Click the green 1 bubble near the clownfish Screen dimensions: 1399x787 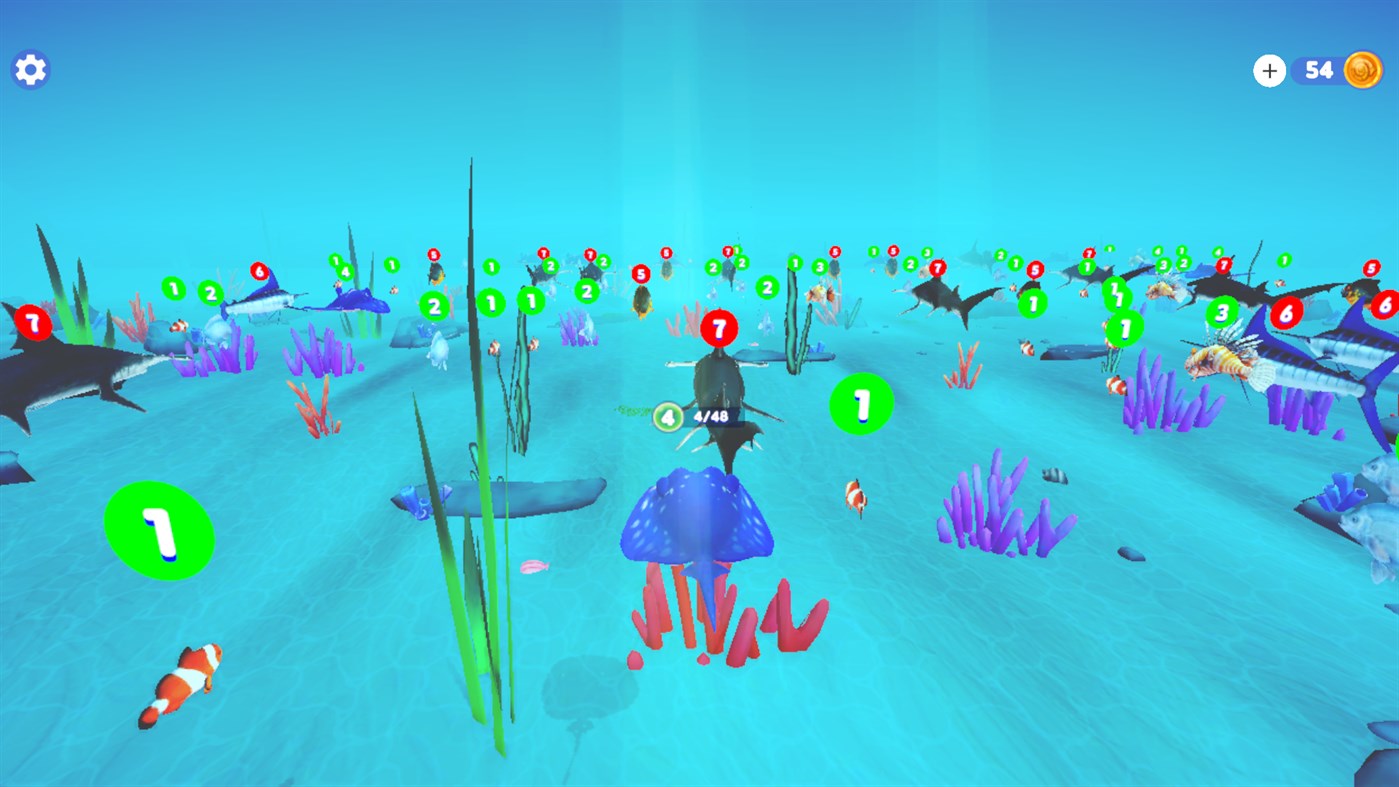860,405
